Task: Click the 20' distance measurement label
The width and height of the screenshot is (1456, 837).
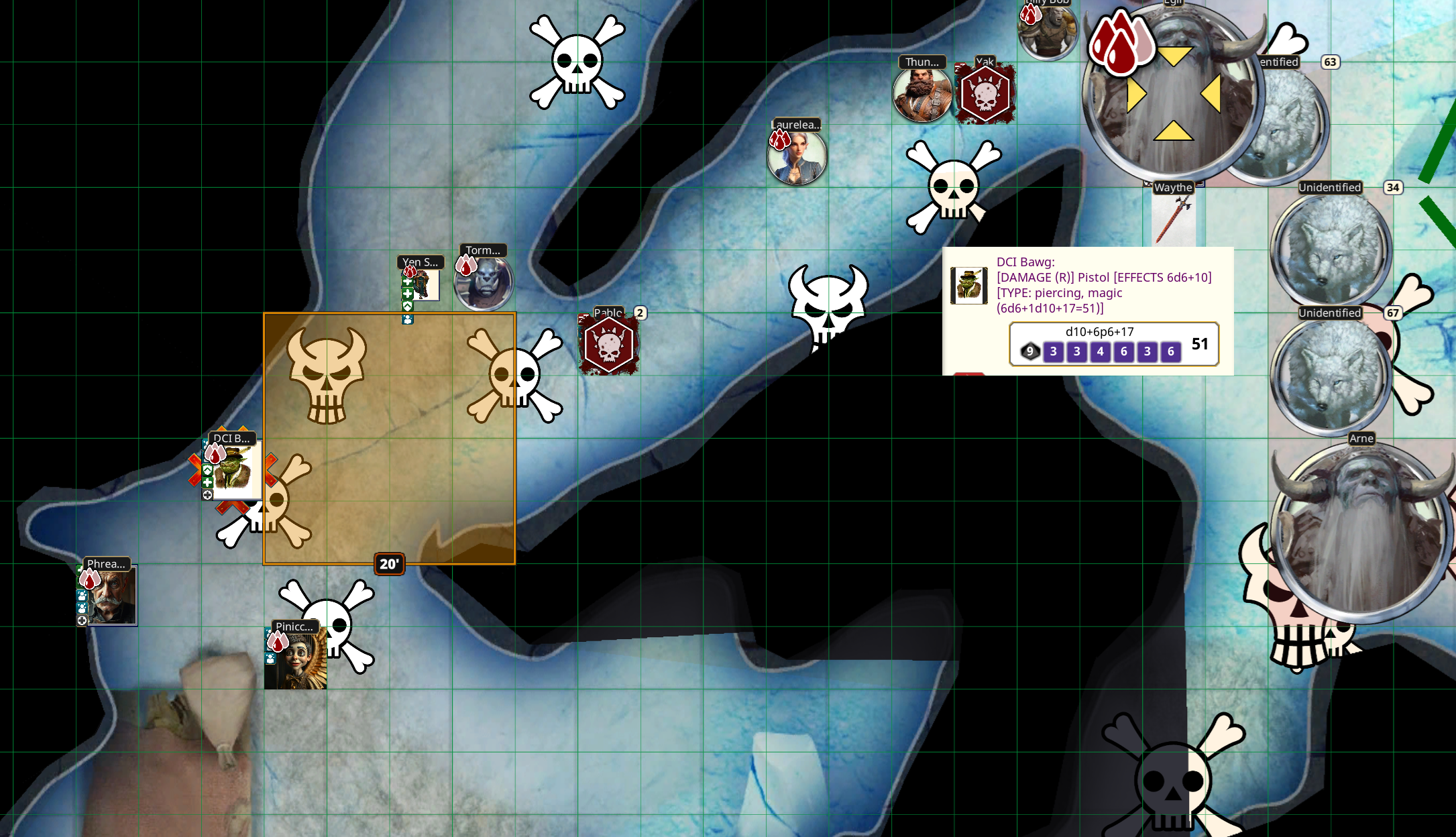Action: [389, 564]
